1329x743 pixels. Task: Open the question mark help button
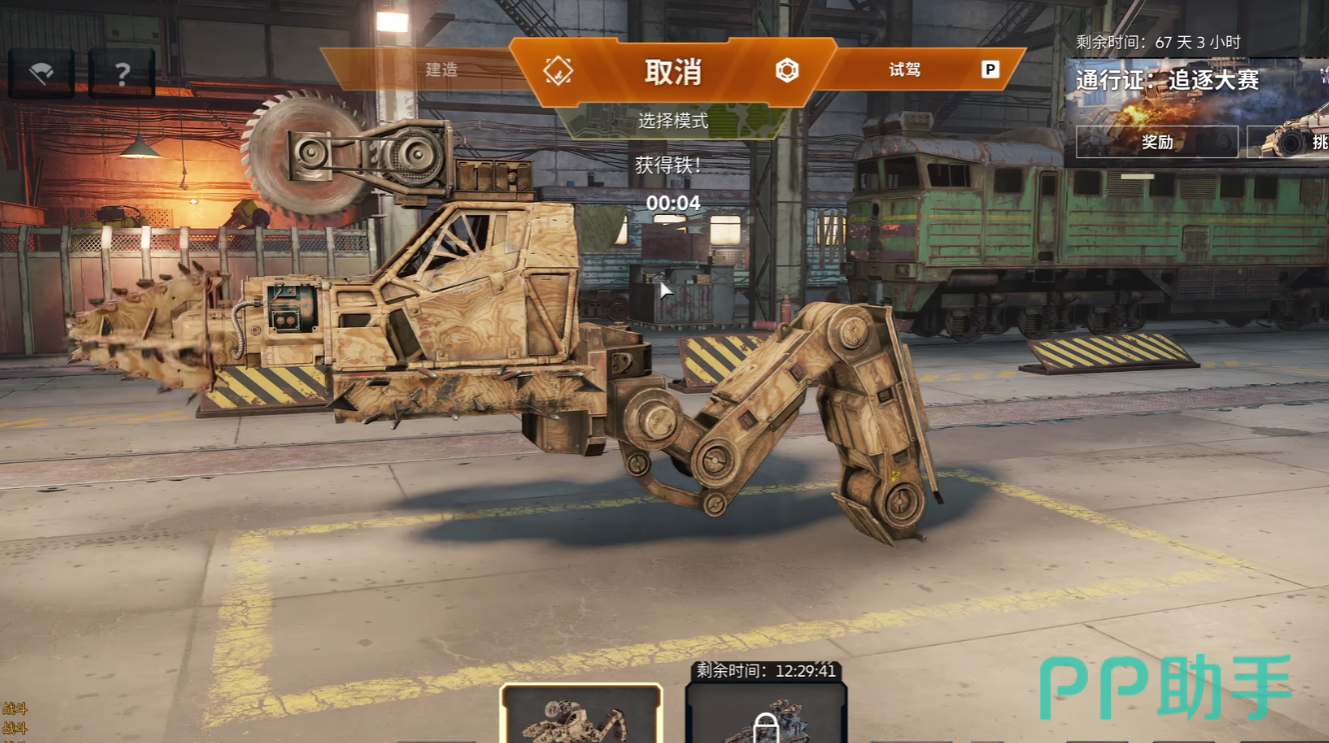122,73
